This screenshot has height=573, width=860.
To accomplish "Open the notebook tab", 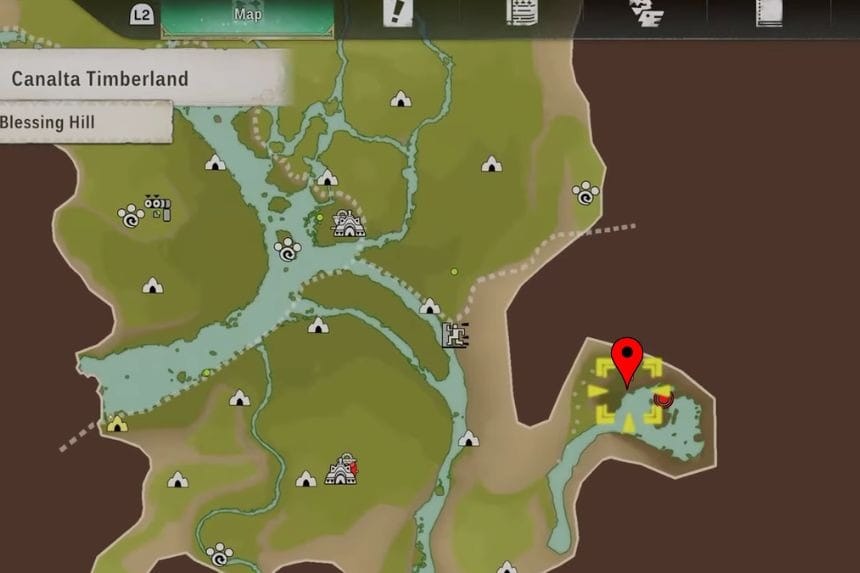I will tap(768, 14).
